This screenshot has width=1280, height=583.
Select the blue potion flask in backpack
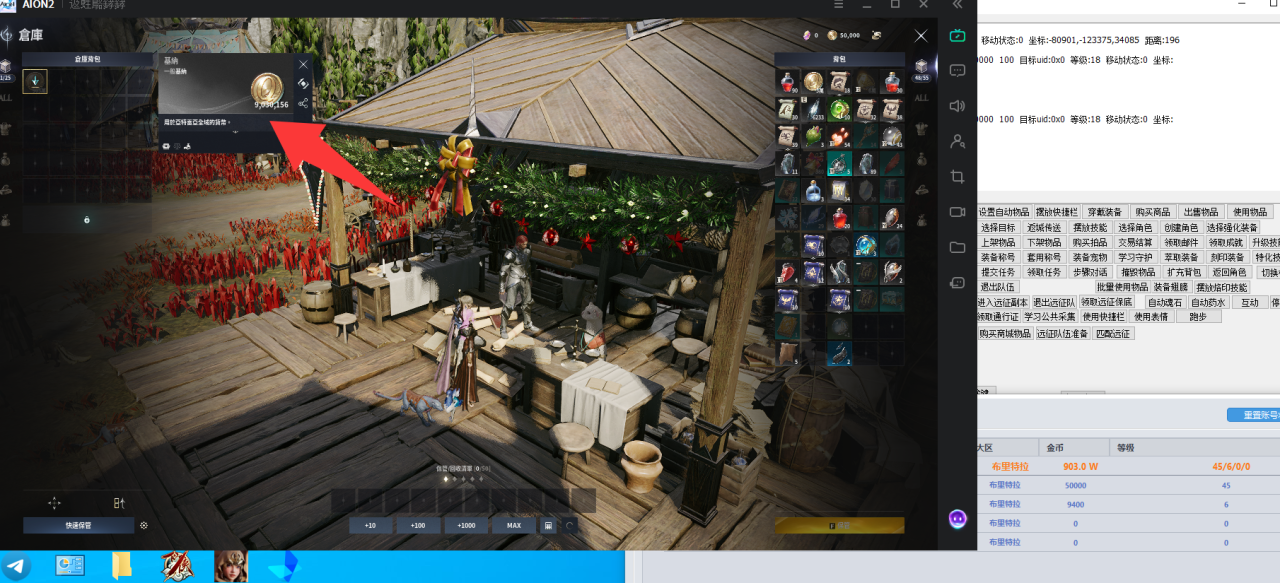(x=813, y=190)
